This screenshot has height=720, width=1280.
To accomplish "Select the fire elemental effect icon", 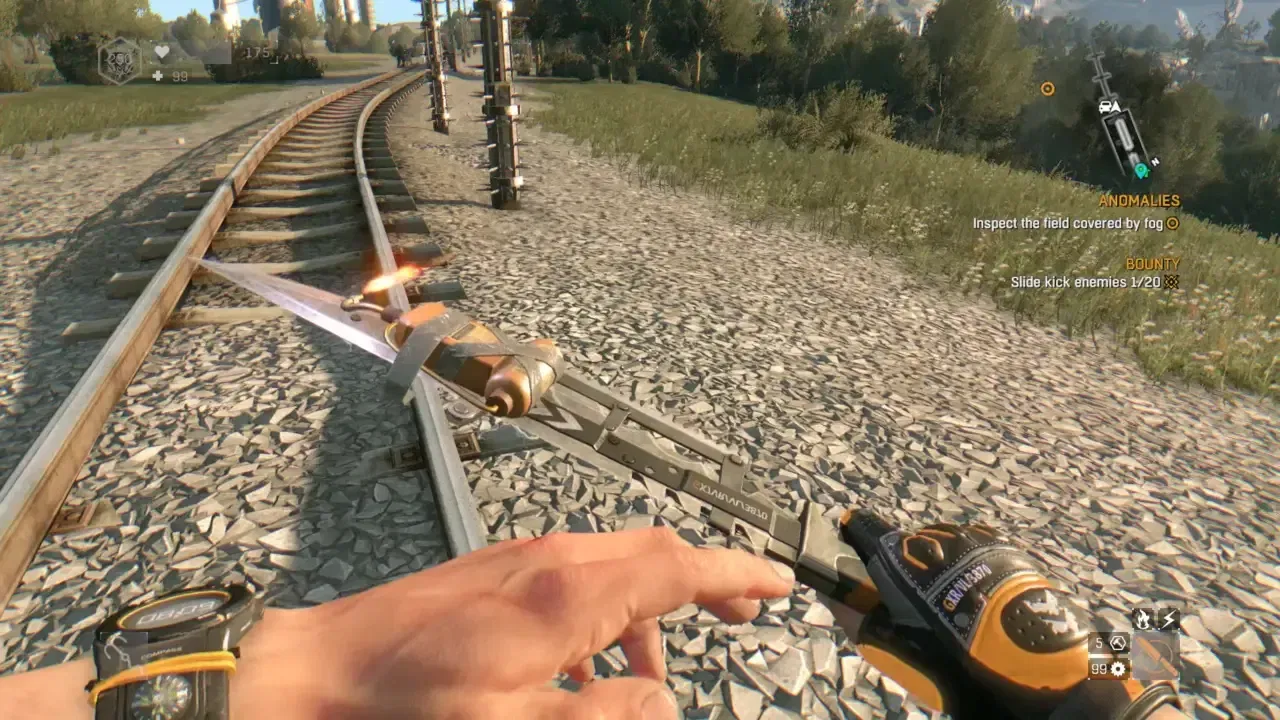I will click(x=1143, y=618).
